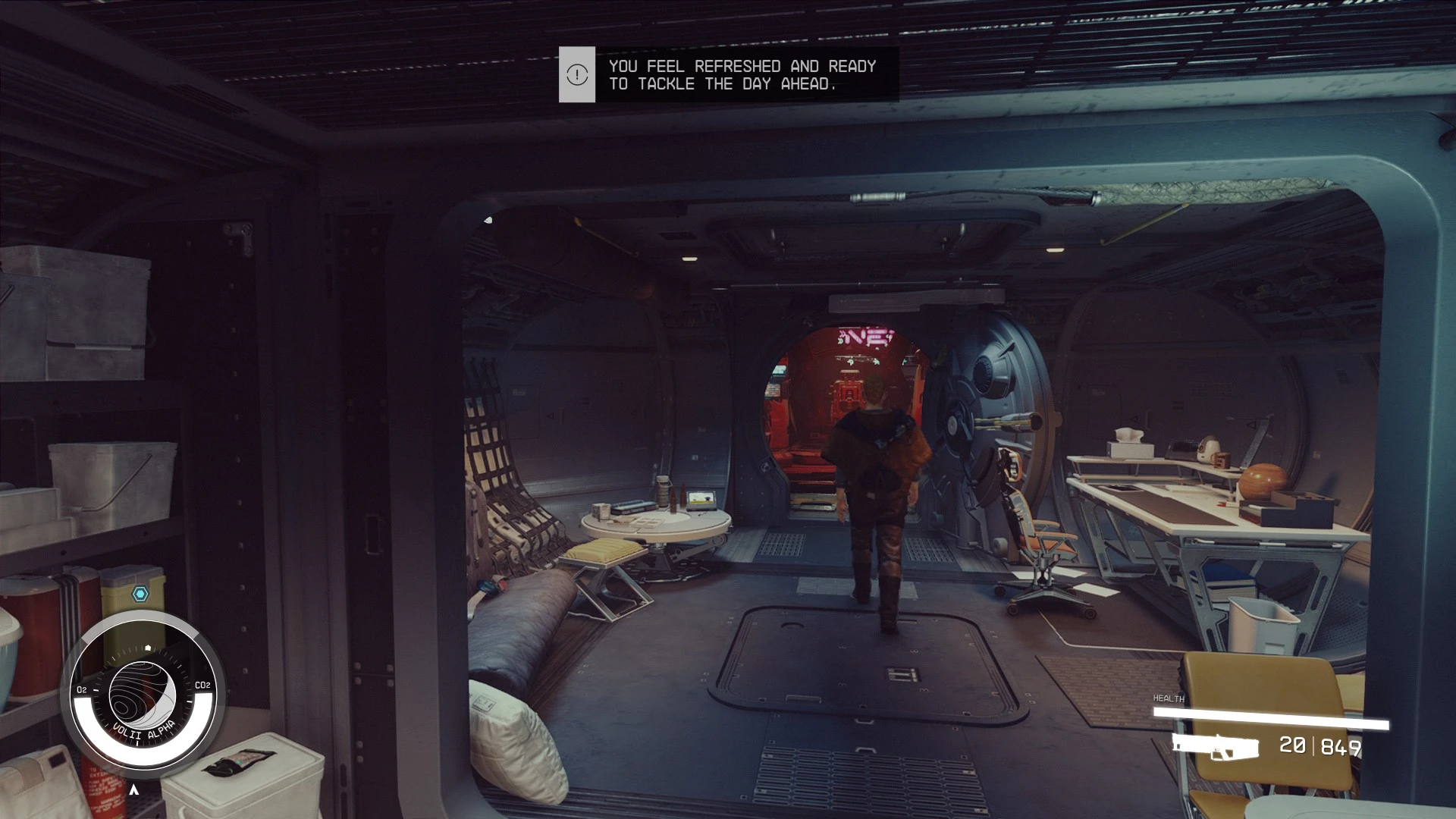Select the equipped rifle weapon icon
The width and height of the screenshot is (1456, 819).
(1216, 746)
